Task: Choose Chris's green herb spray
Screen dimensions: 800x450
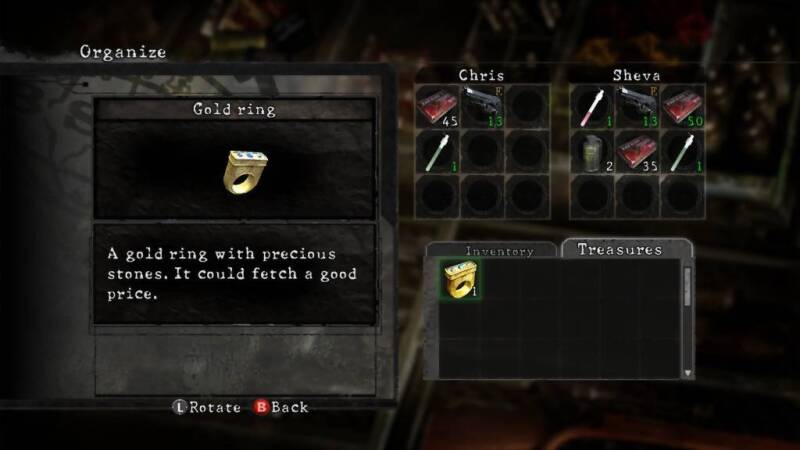Action: (436, 151)
